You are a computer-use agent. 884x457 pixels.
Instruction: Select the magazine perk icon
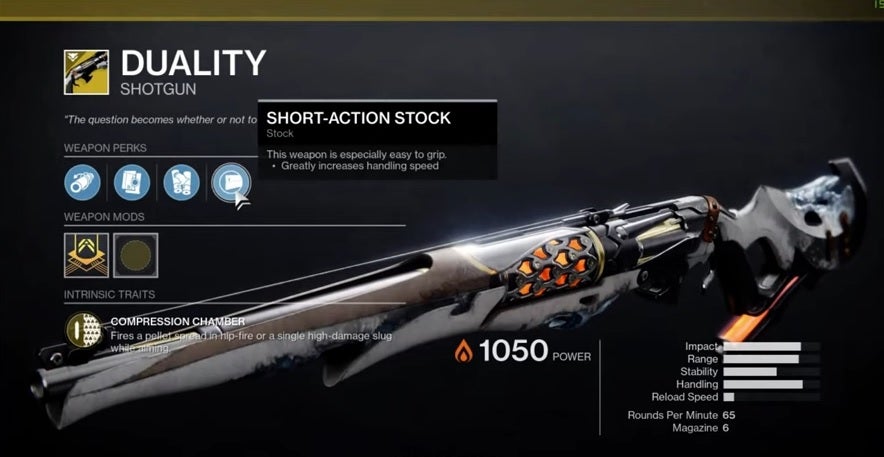click(x=132, y=183)
